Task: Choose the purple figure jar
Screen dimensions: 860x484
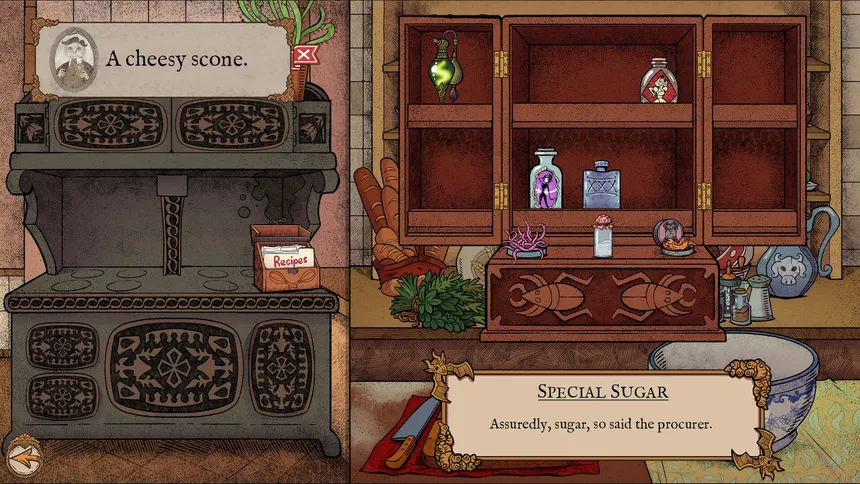Action: (546, 180)
